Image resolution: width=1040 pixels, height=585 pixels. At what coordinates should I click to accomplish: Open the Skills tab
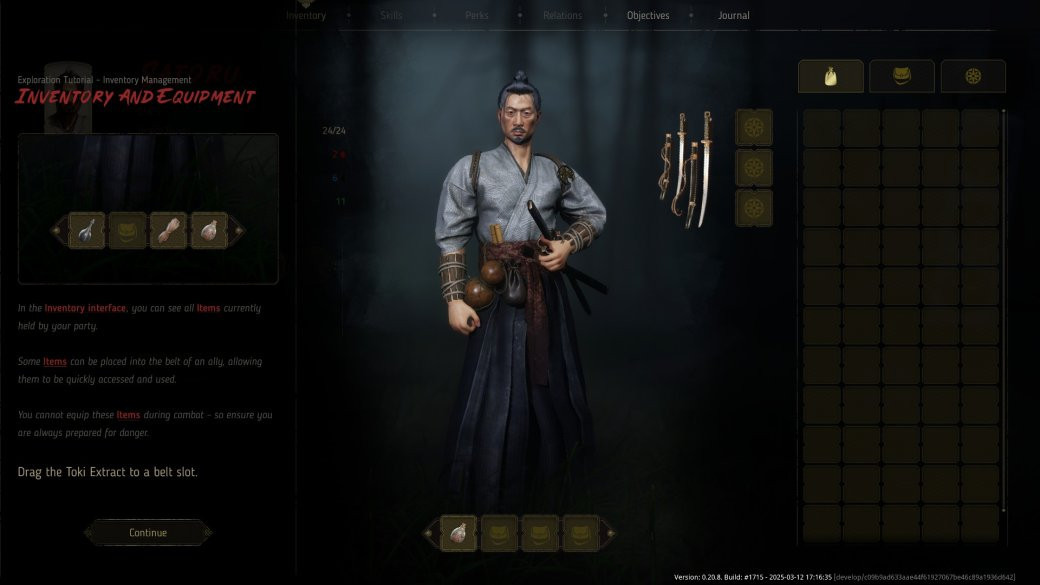coord(391,16)
